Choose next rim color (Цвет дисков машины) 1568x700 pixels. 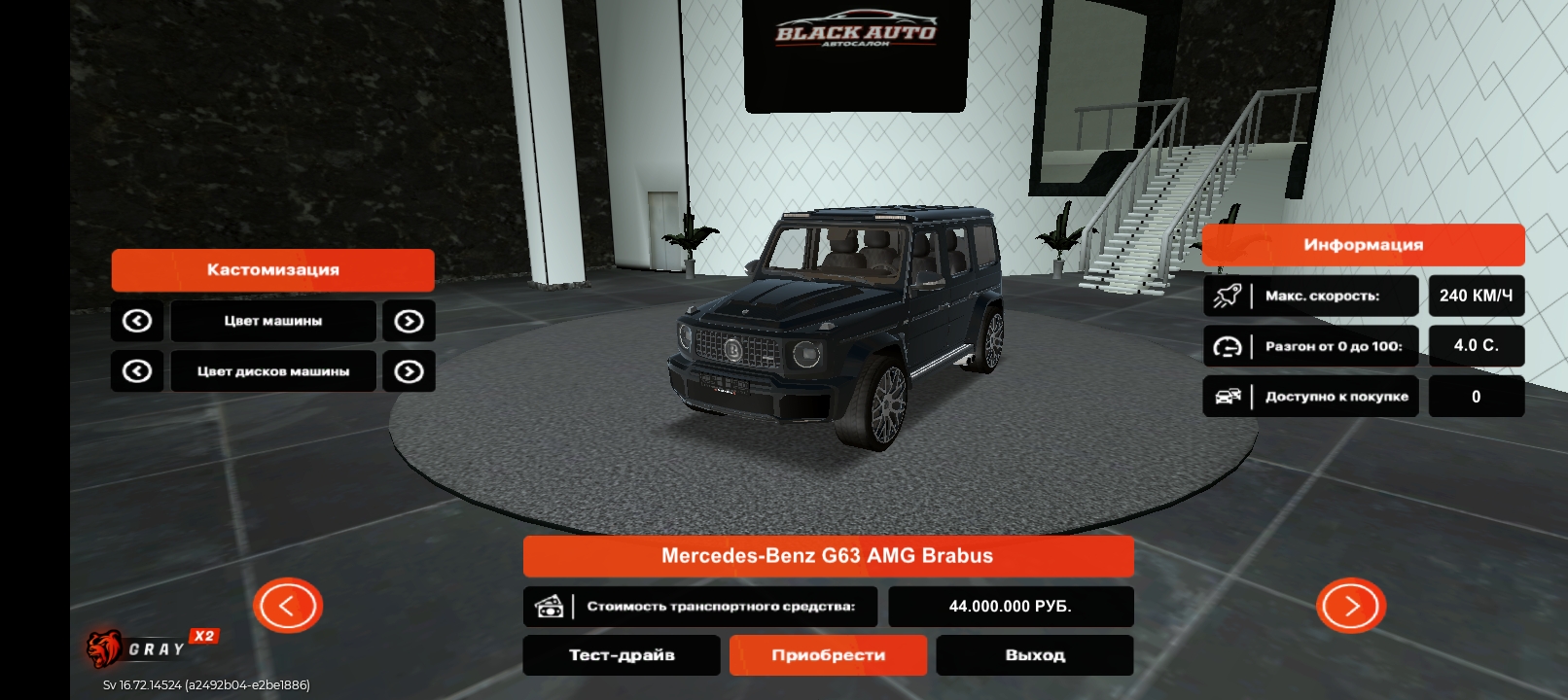tap(409, 371)
